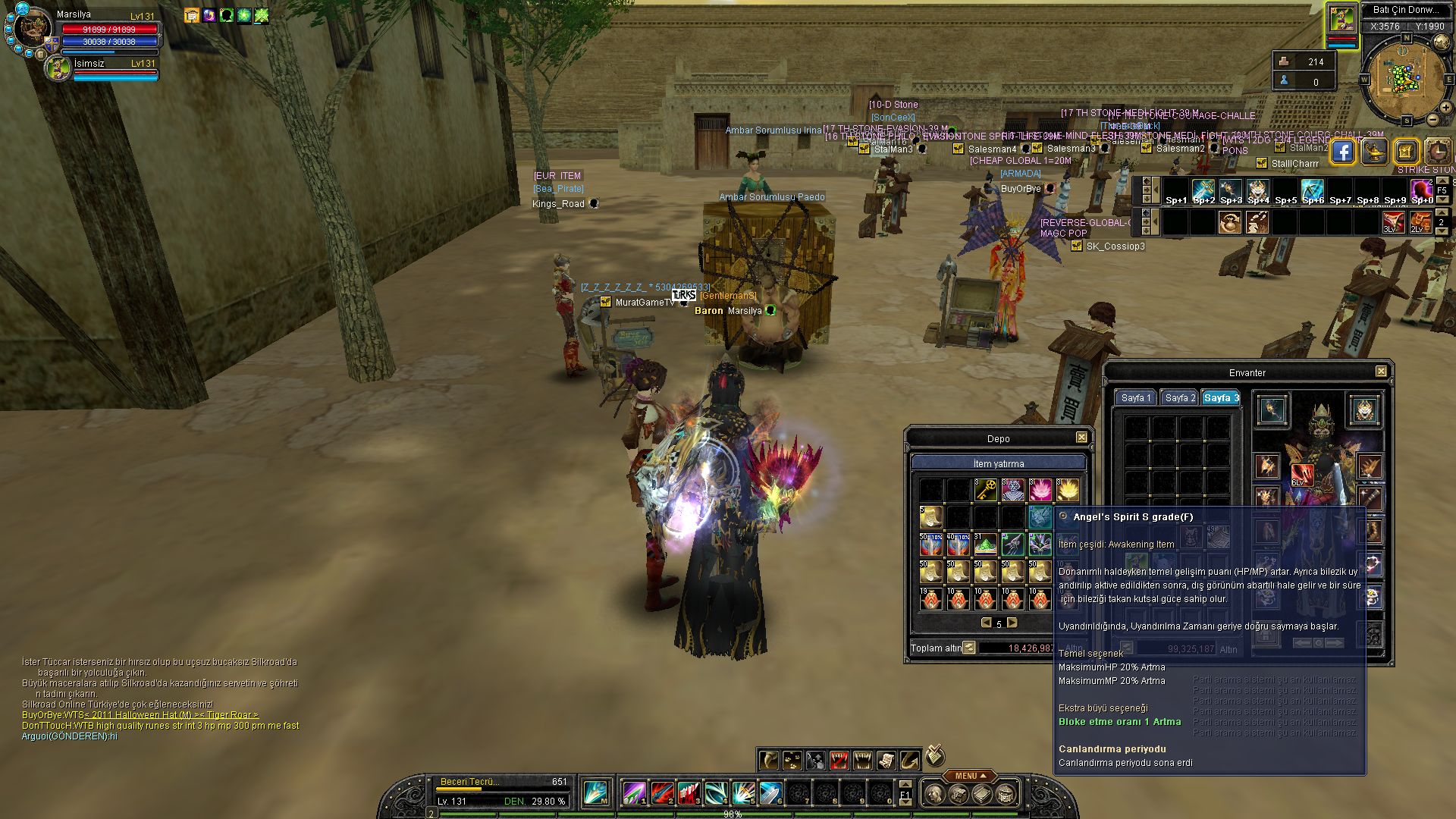Activate the crossbow skill on Sp+6
Viewport: 1456px width, 819px height.
pos(1312,190)
